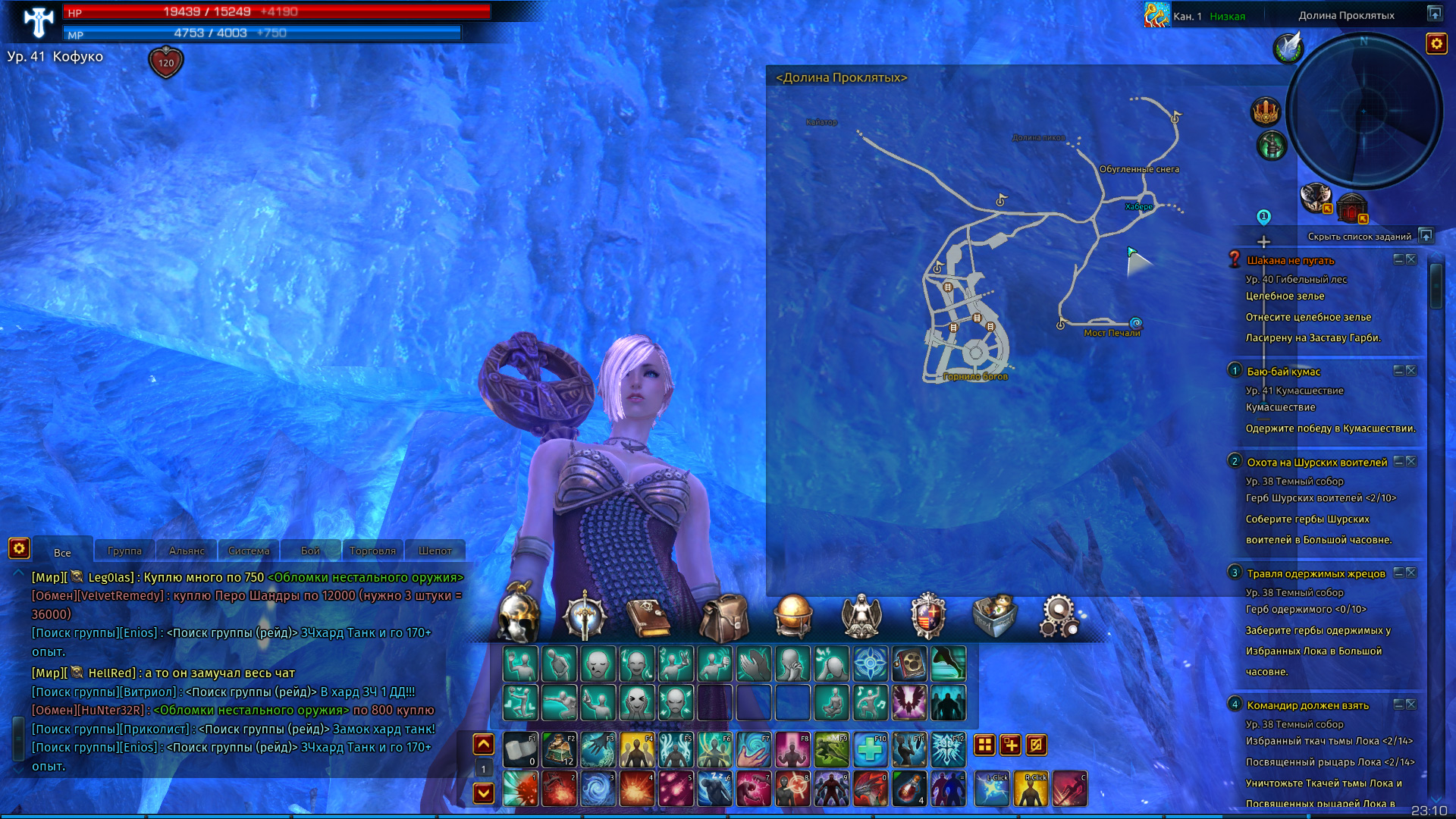Screen dimensions: 1456x819
Task: Activate the red dragon head skill
Action: [870, 789]
